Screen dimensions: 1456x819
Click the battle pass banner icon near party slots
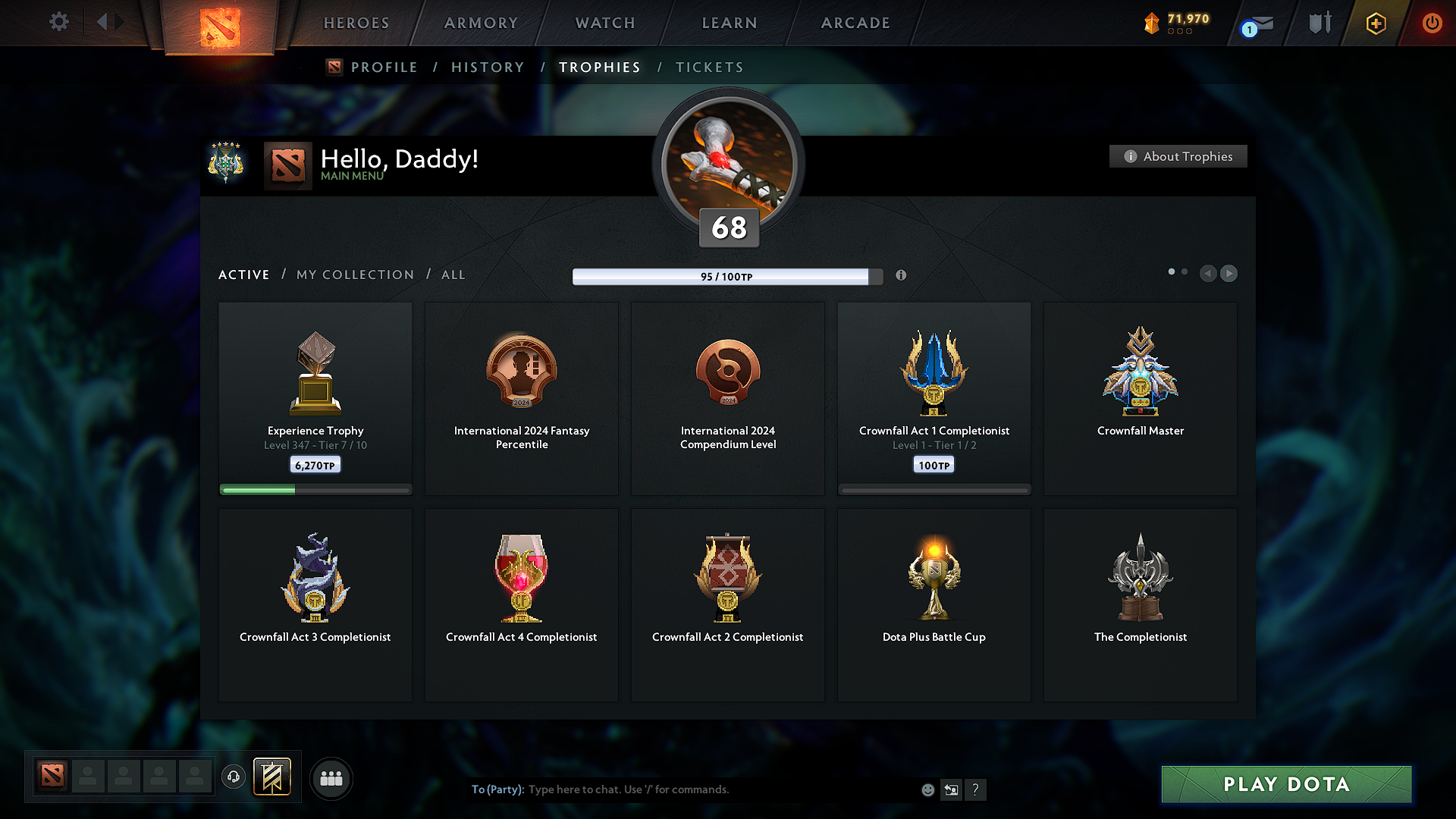273,777
